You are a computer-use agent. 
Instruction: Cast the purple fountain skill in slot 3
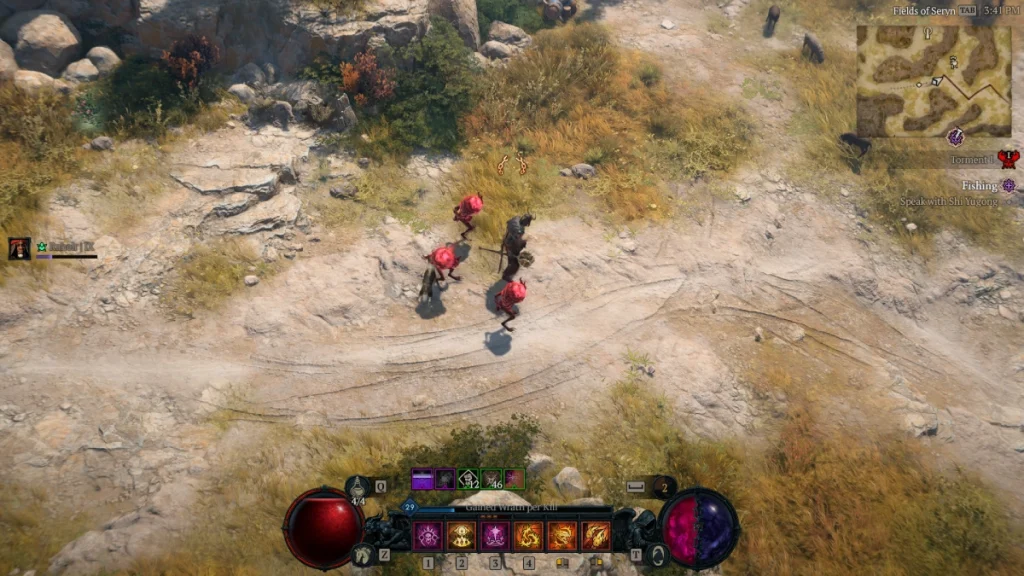click(495, 536)
